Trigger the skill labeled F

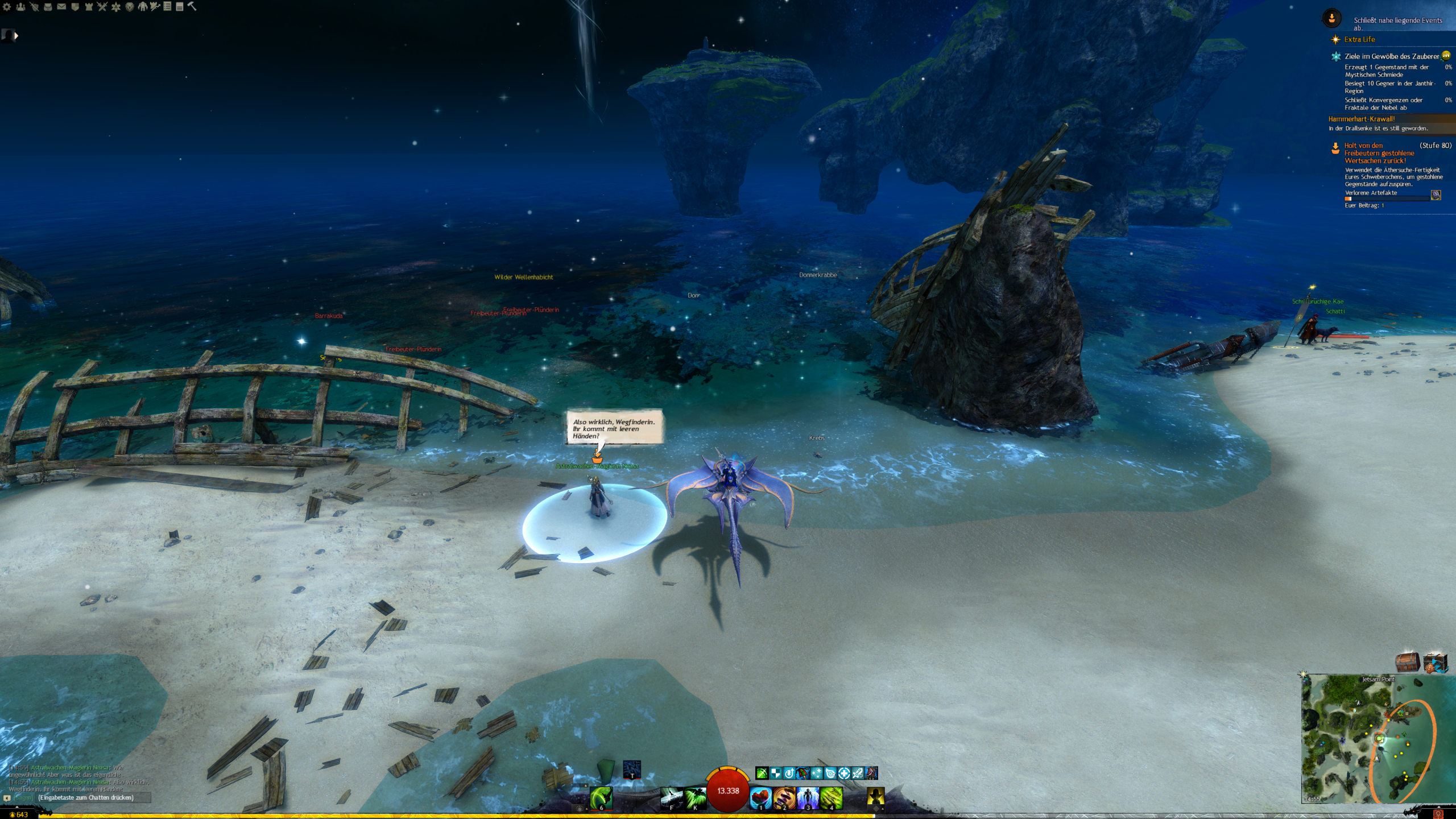click(671, 798)
